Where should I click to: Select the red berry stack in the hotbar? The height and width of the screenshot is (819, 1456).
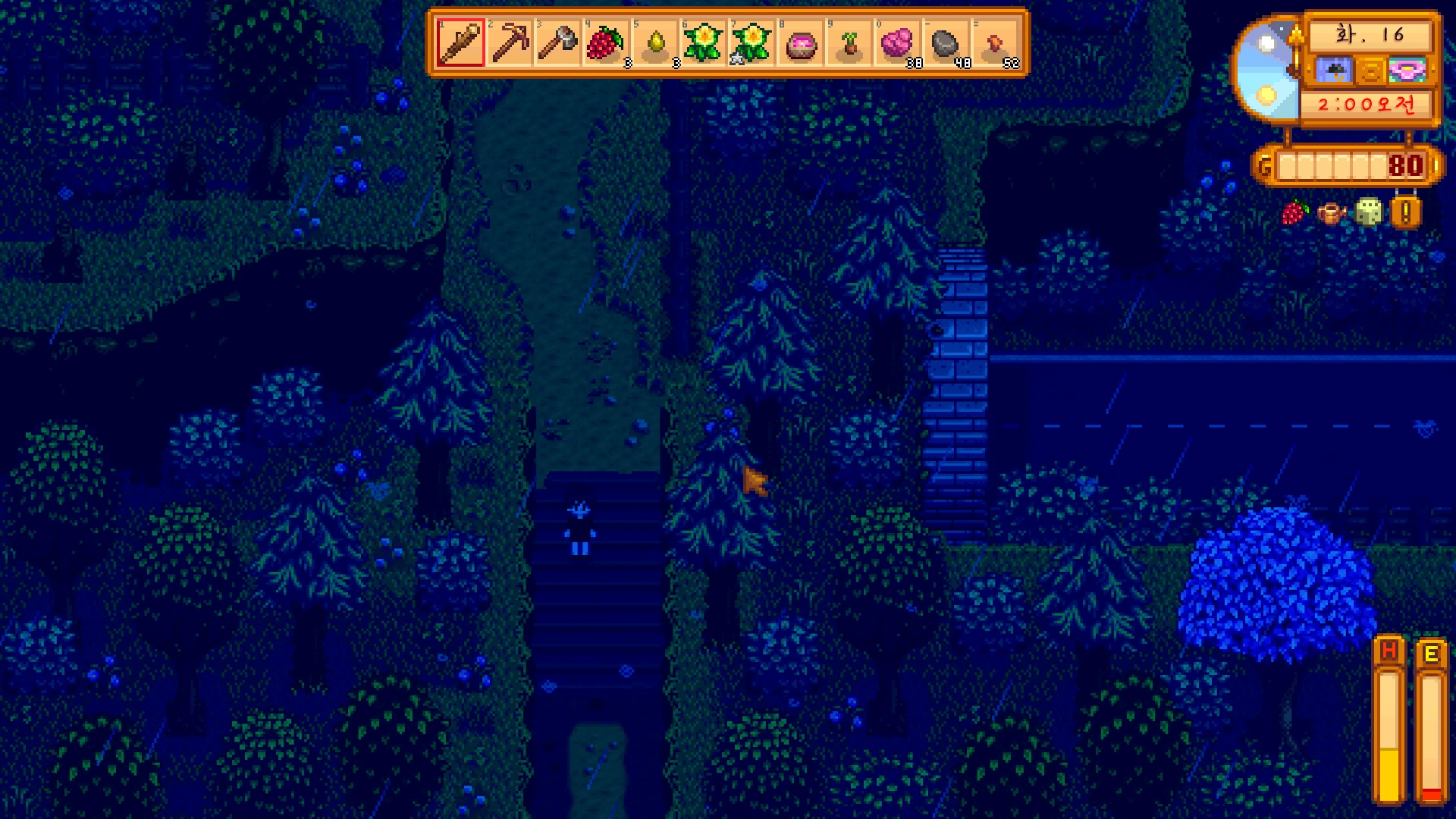tap(606, 43)
